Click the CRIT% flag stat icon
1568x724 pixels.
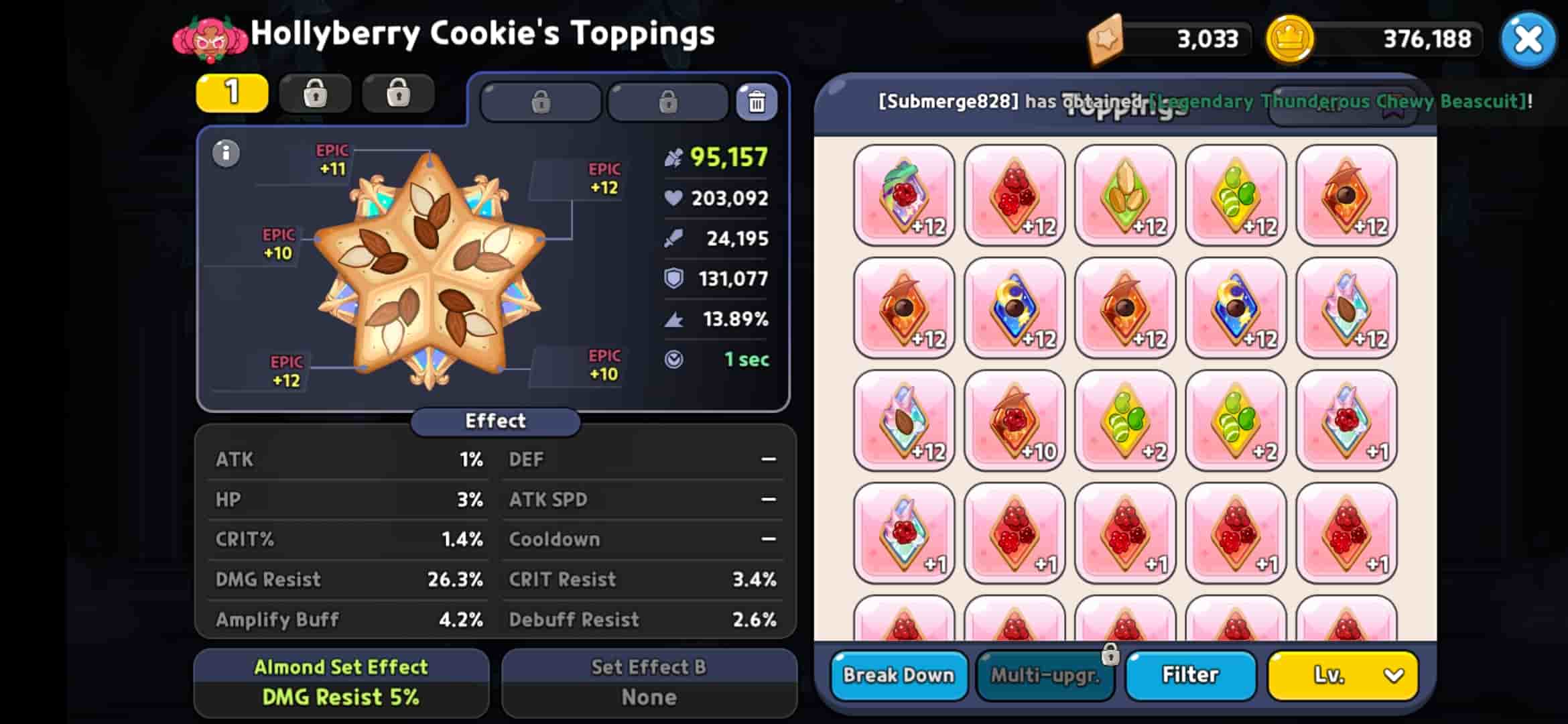(675, 319)
